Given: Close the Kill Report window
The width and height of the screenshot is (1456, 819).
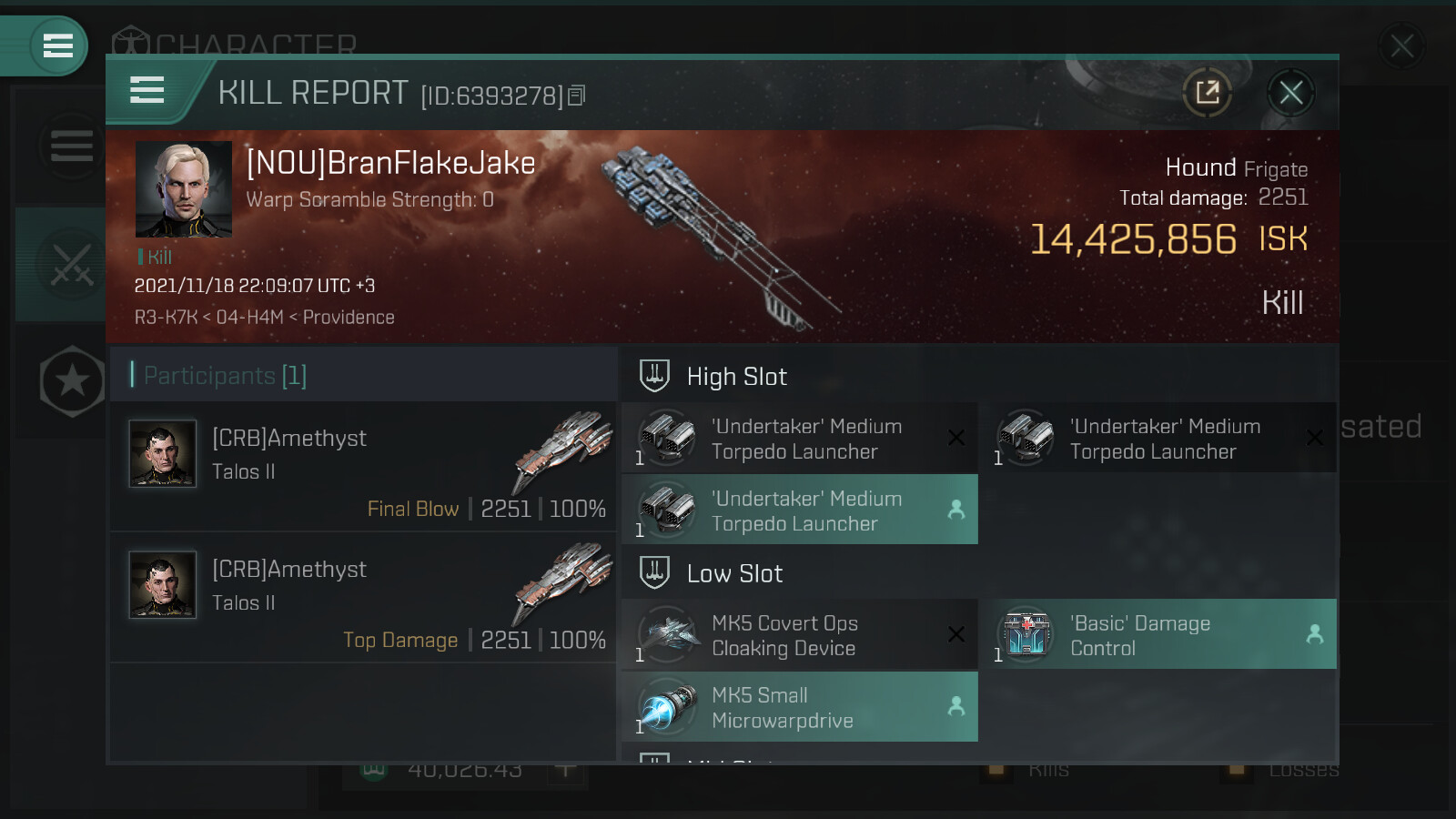Looking at the screenshot, I should (1290, 93).
